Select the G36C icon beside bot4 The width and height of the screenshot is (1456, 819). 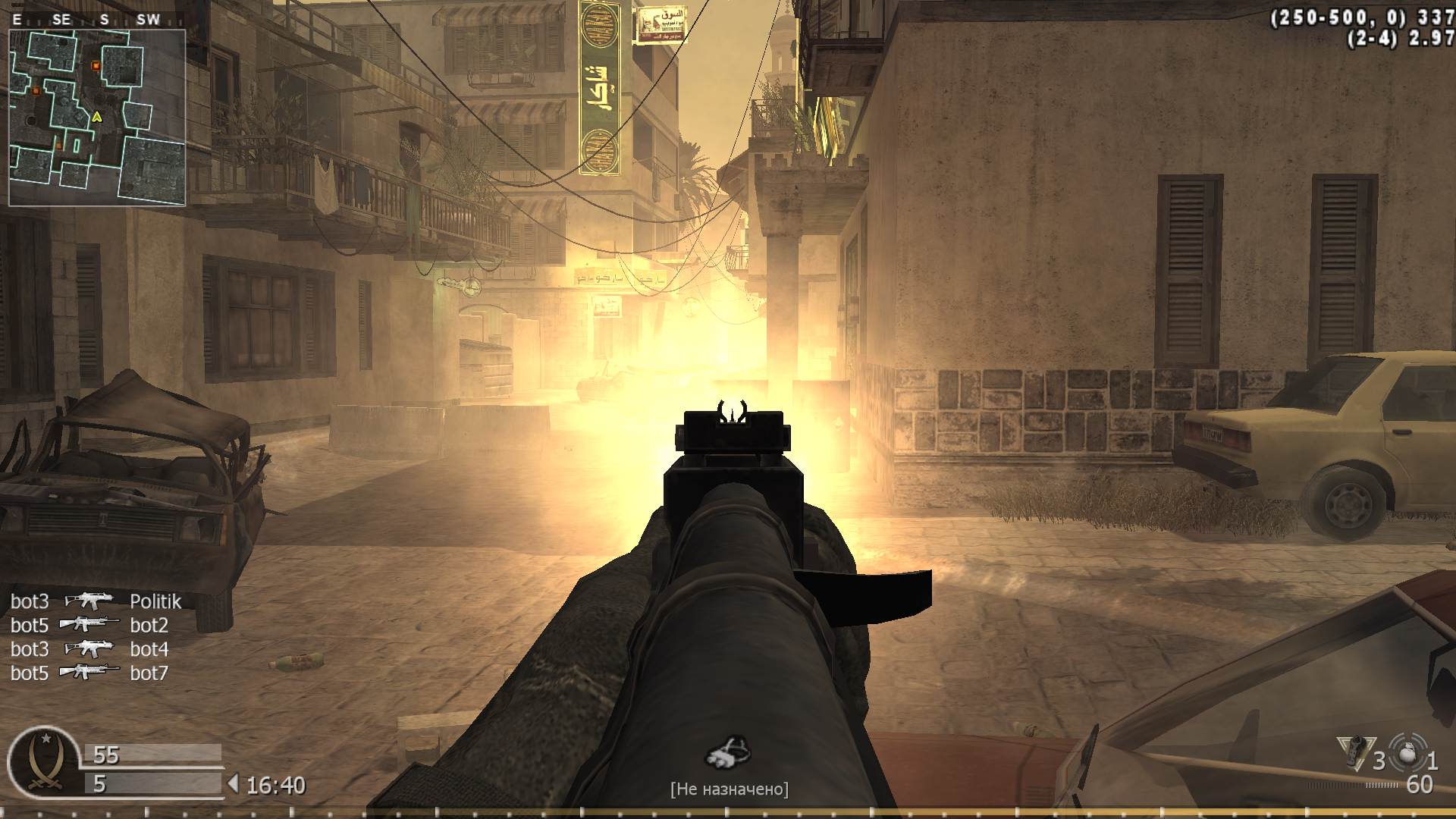coord(91,649)
